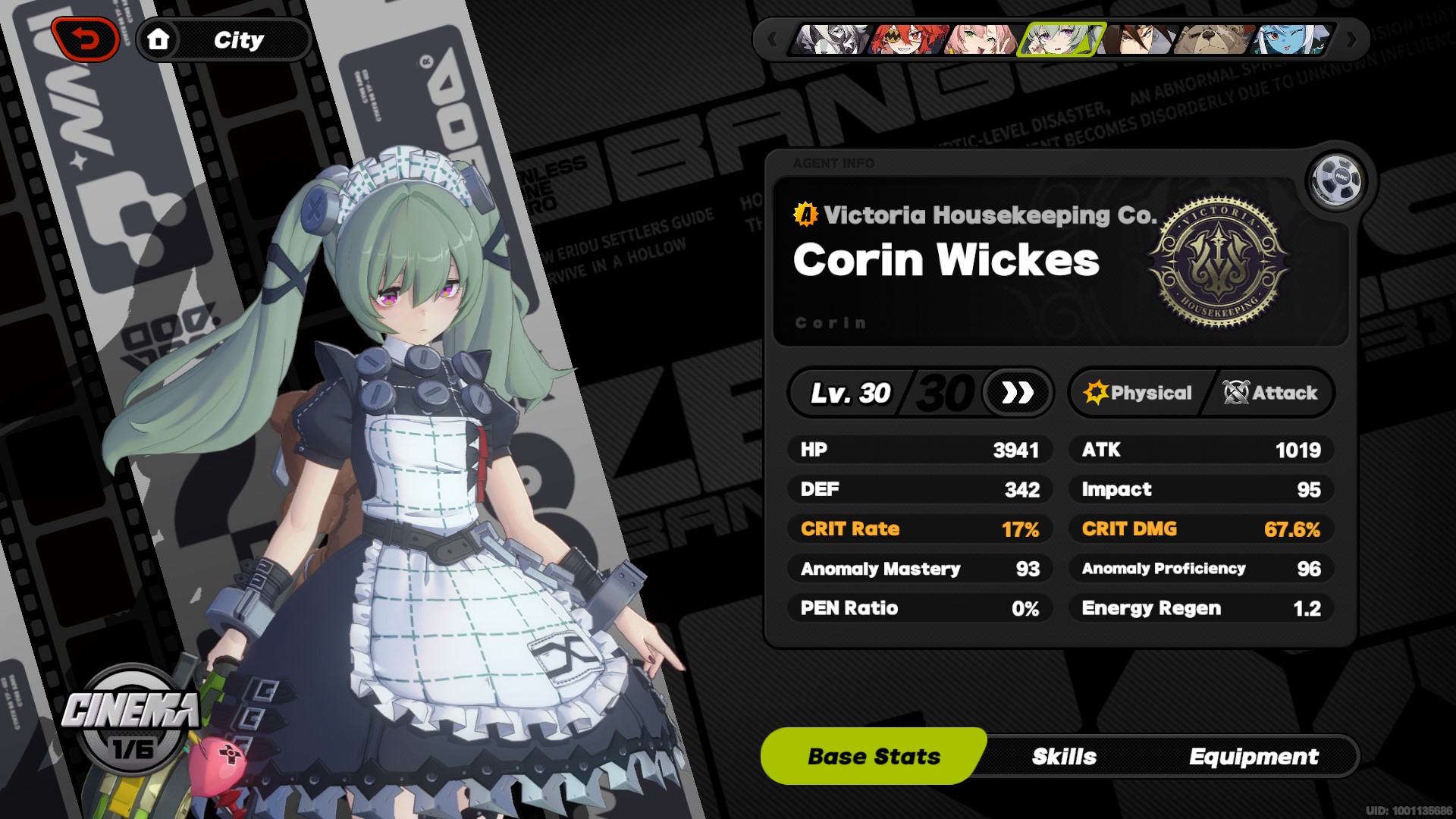View the Attack specialty tag
This screenshot has width=1456, height=819.
coord(1270,393)
